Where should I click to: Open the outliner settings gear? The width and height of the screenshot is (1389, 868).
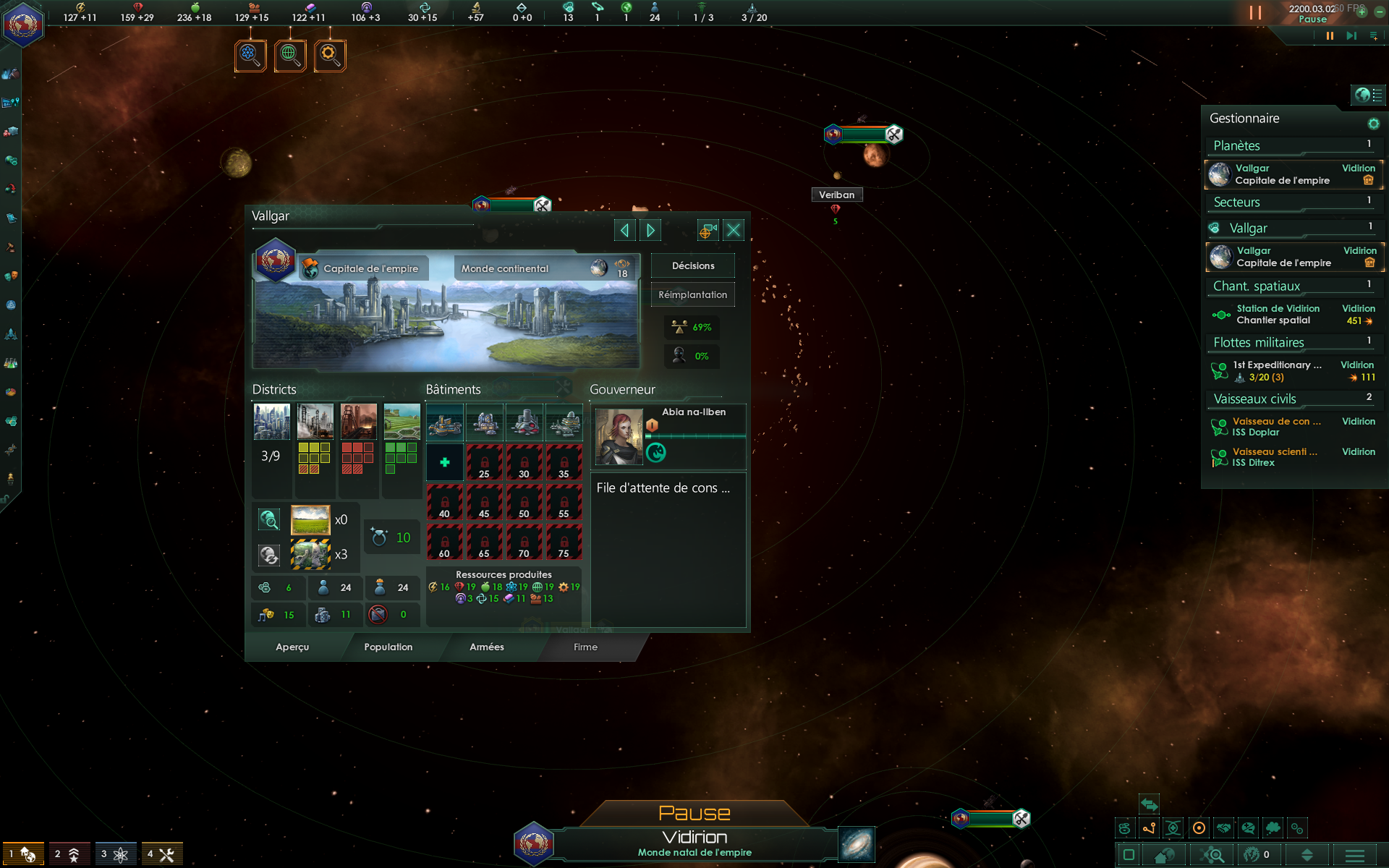pos(1373,124)
